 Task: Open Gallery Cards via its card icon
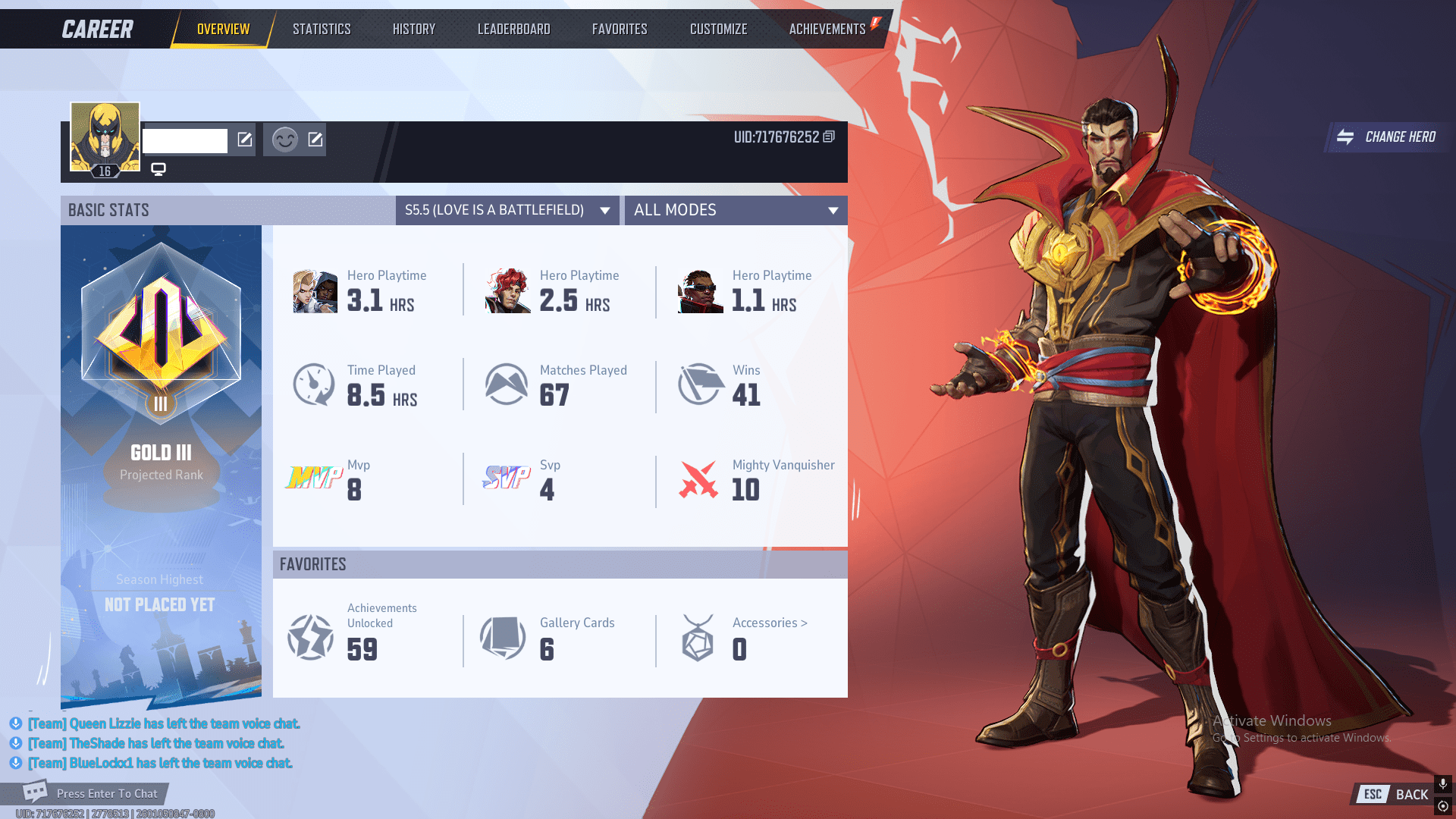tap(504, 637)
